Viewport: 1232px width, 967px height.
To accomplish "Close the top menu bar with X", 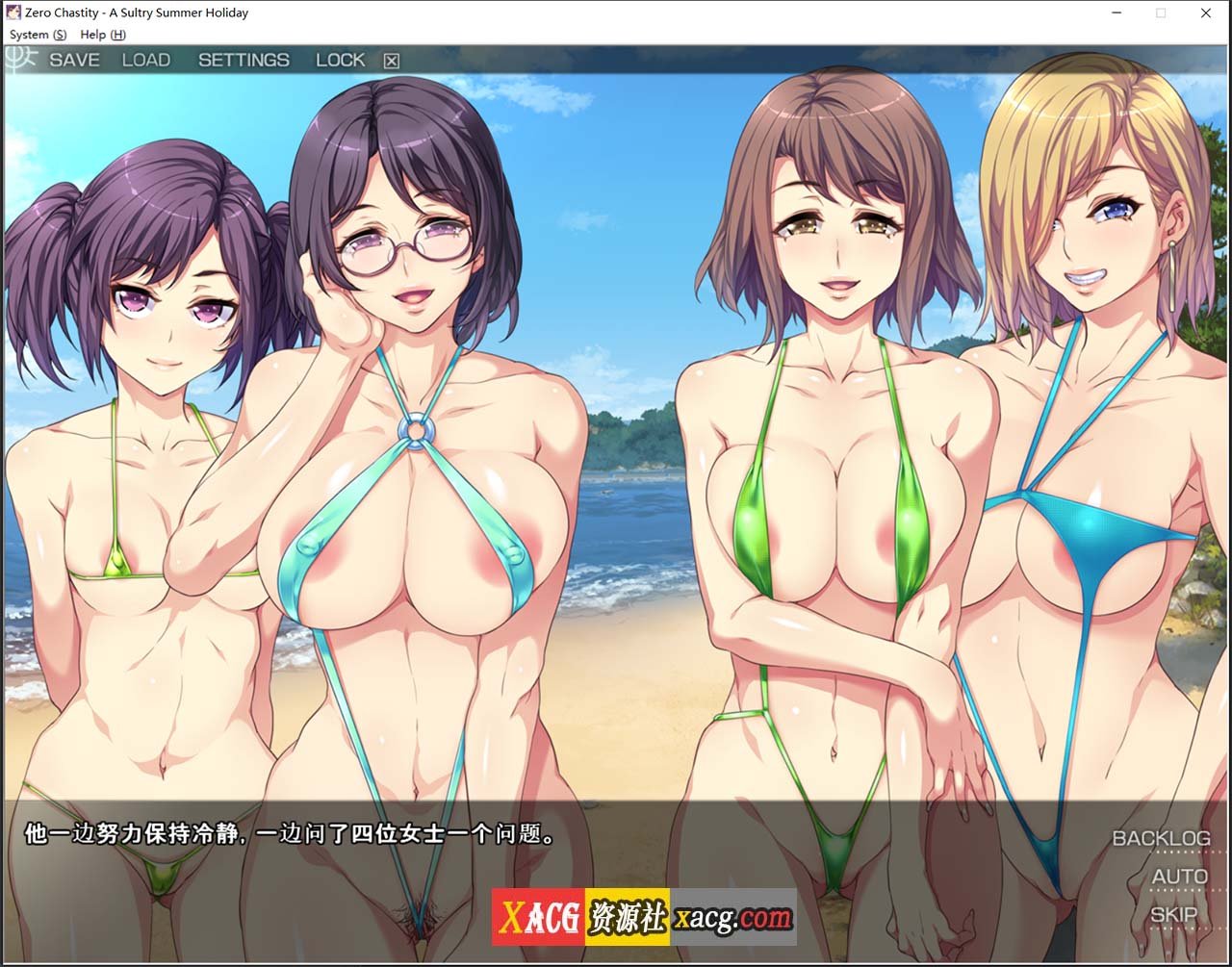I will 391,61.
